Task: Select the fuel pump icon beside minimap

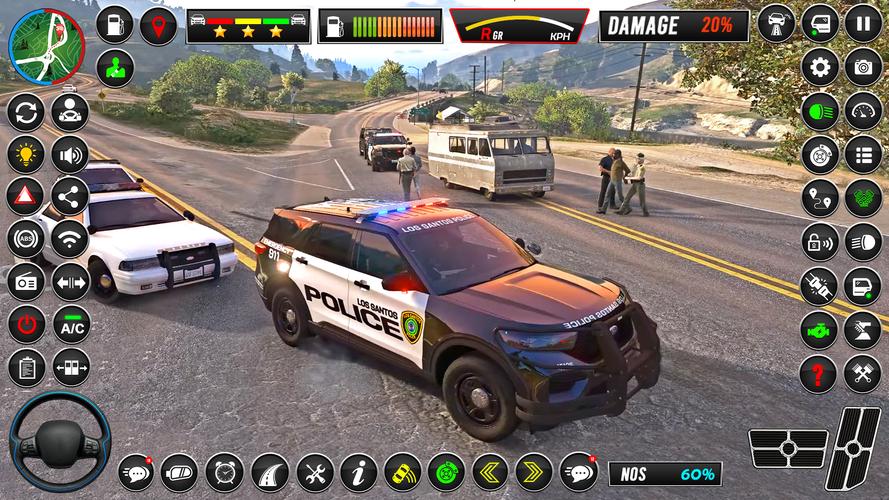Action: coord(115,25)
